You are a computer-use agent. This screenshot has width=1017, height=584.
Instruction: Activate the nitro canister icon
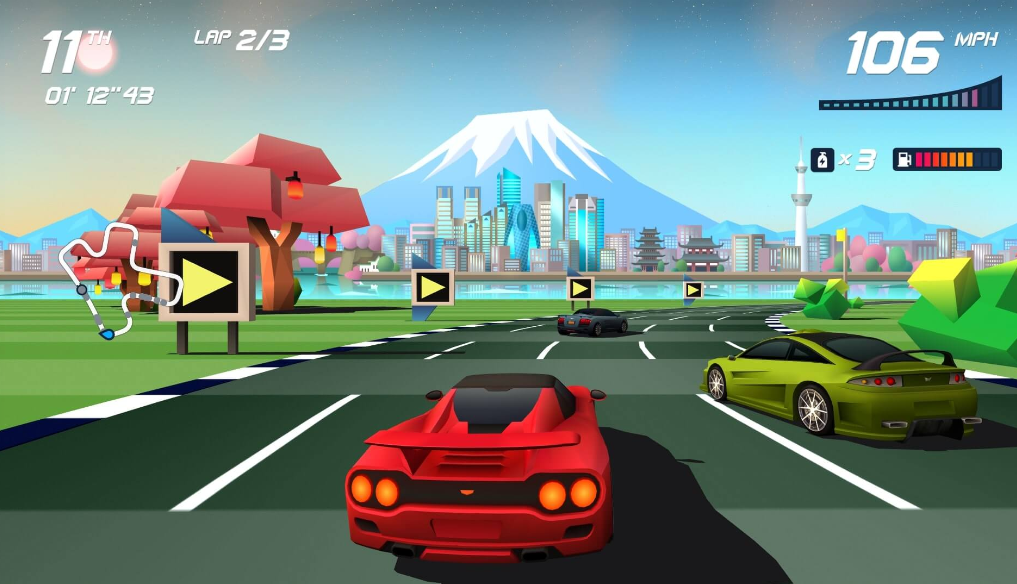click(x=822, y=159)
